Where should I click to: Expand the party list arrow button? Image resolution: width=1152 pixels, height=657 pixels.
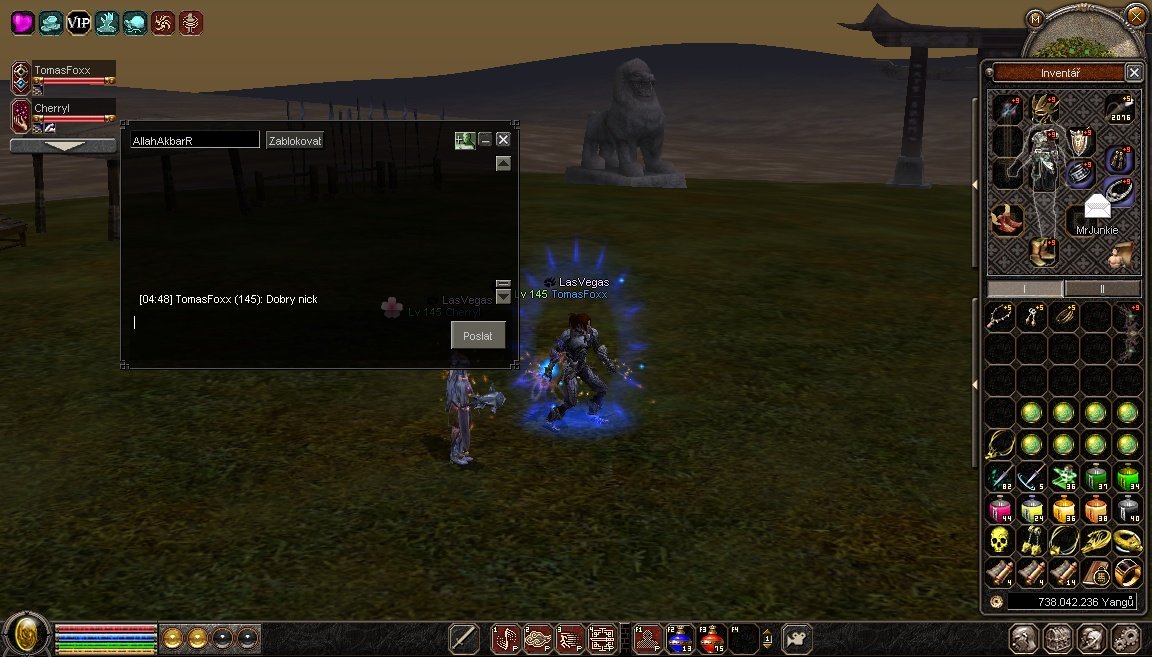tap(63, 146)
